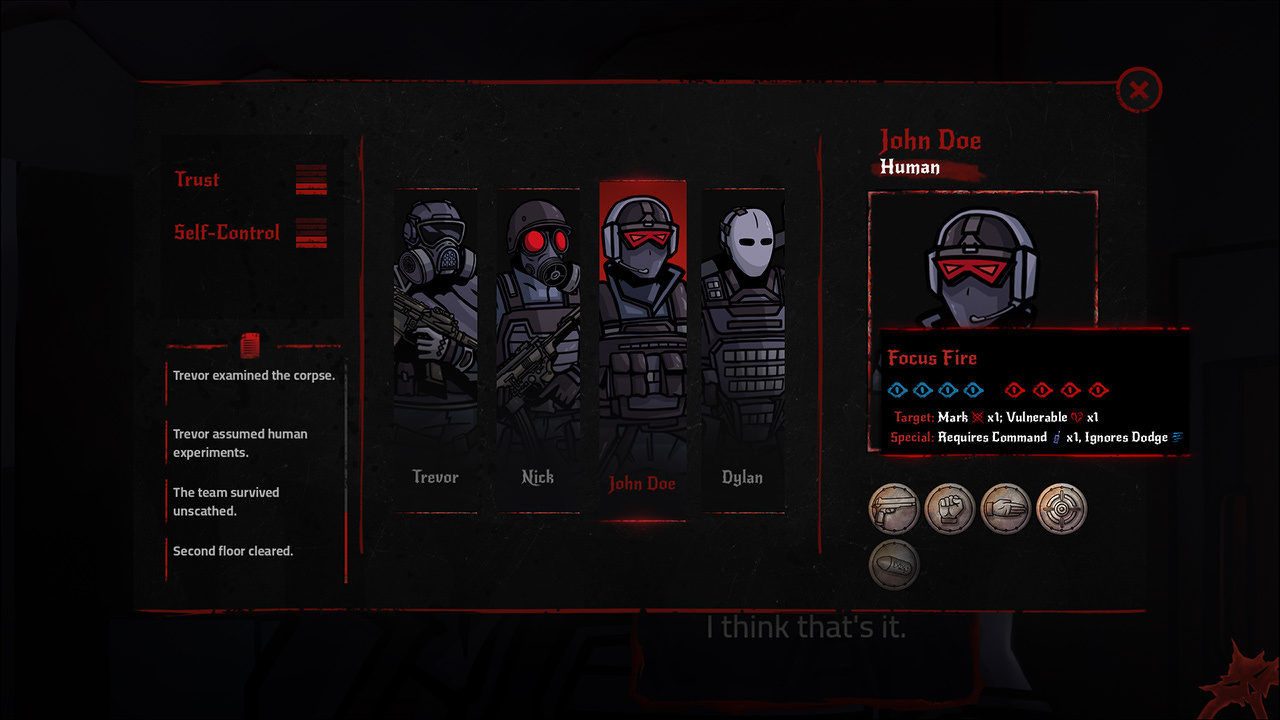Activate the crosshair target ability icon
Screen dimensions: 1280x720
pyautogui.click(x=1061, y=509)
